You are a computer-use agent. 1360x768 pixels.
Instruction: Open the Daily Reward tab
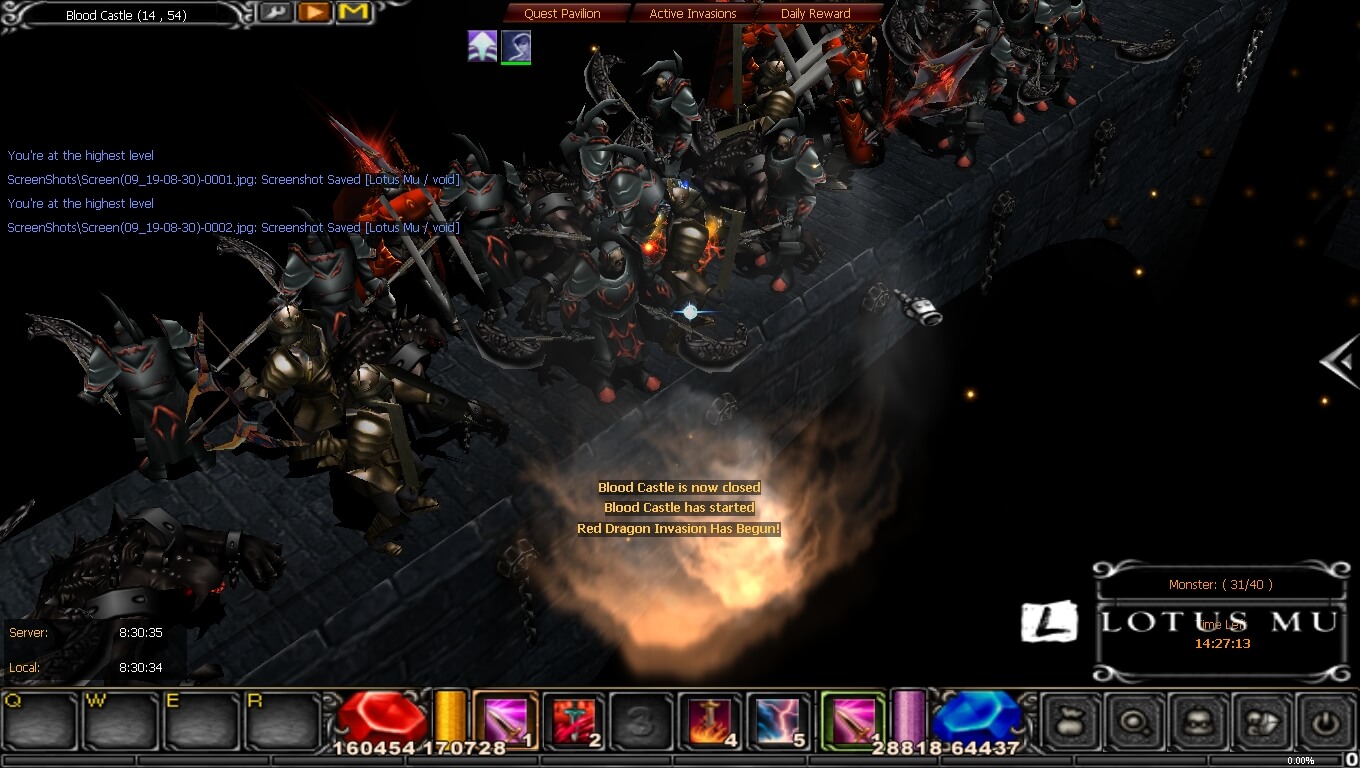[816, 13]
